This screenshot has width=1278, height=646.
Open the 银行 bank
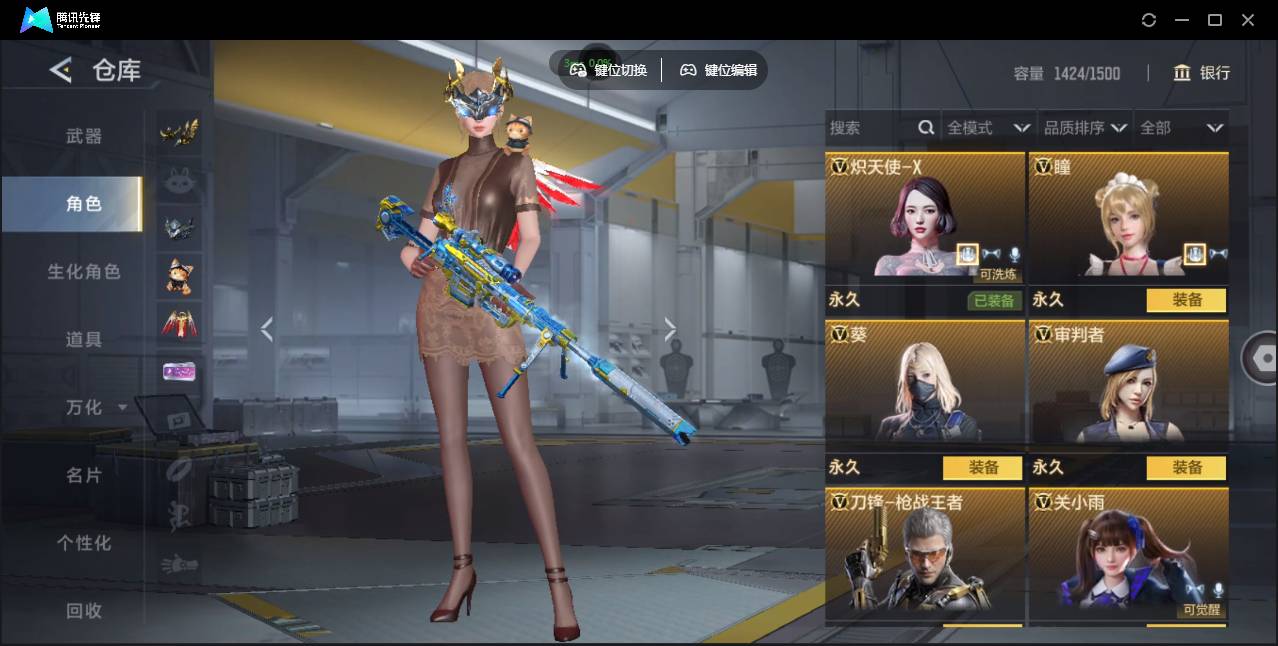[x=1201, y=73]
